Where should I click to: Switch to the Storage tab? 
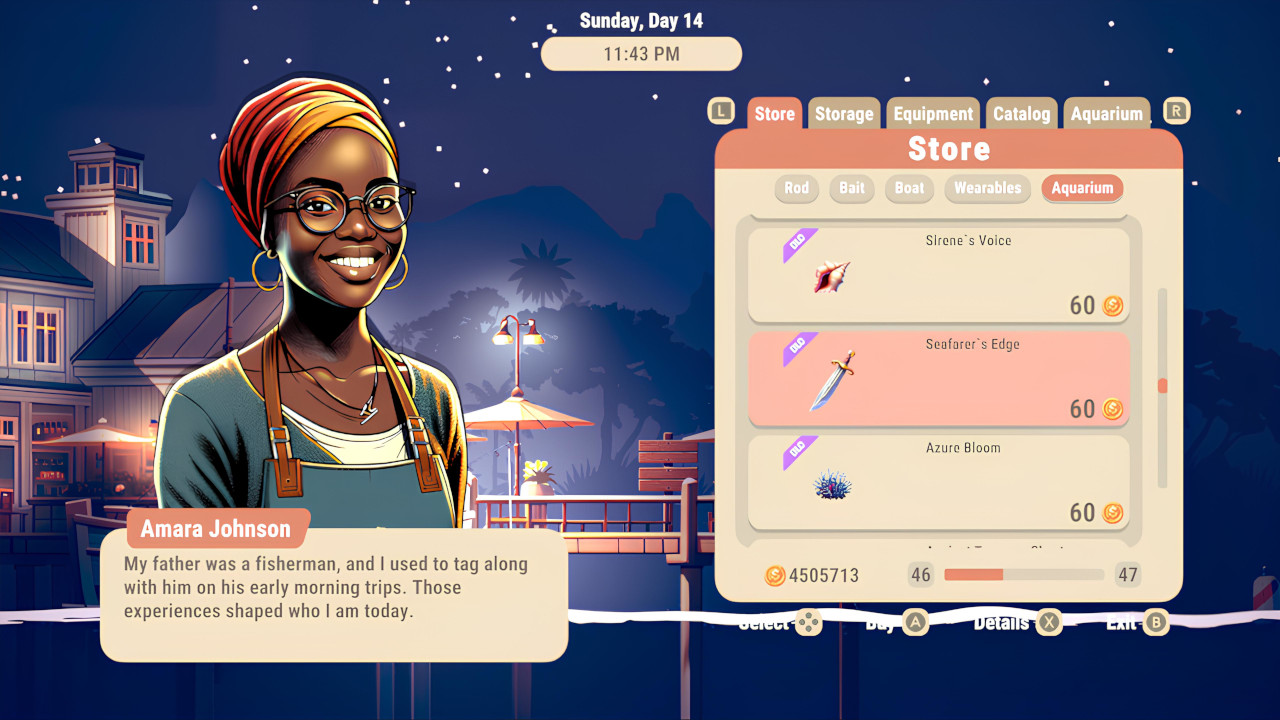(843, 113)
